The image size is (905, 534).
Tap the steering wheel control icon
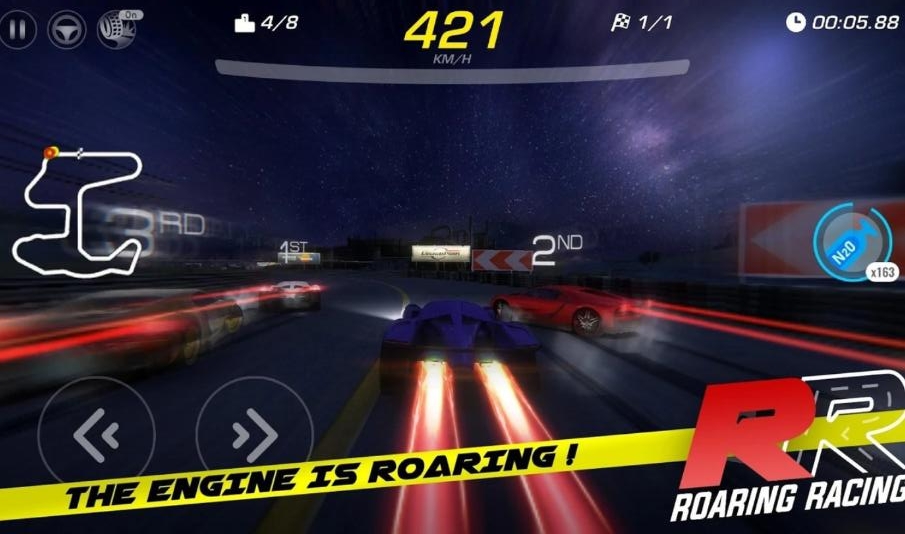tap(67, 28)
